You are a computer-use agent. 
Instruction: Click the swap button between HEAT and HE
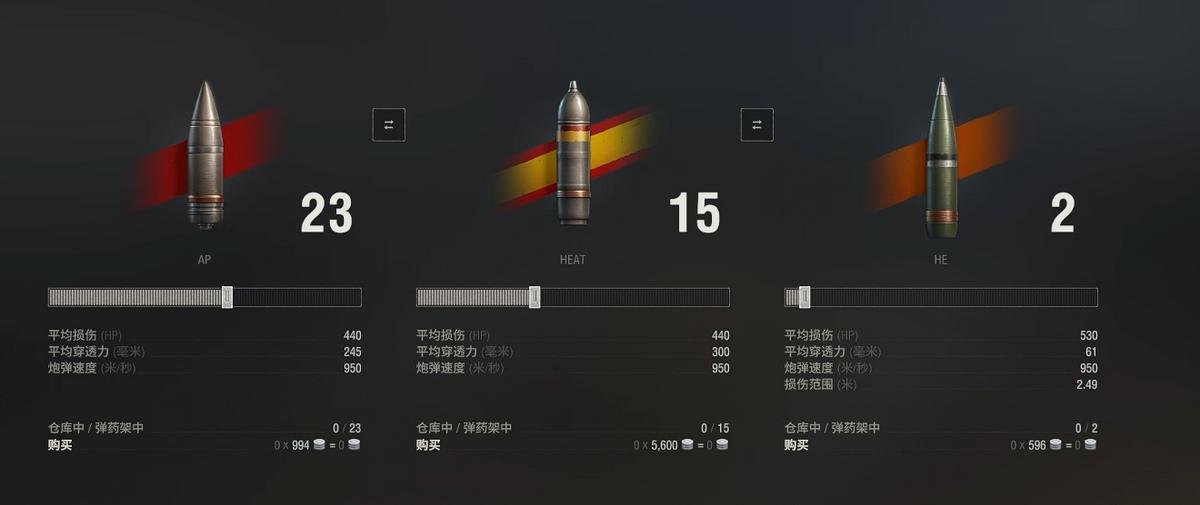(x=757, y=124)
